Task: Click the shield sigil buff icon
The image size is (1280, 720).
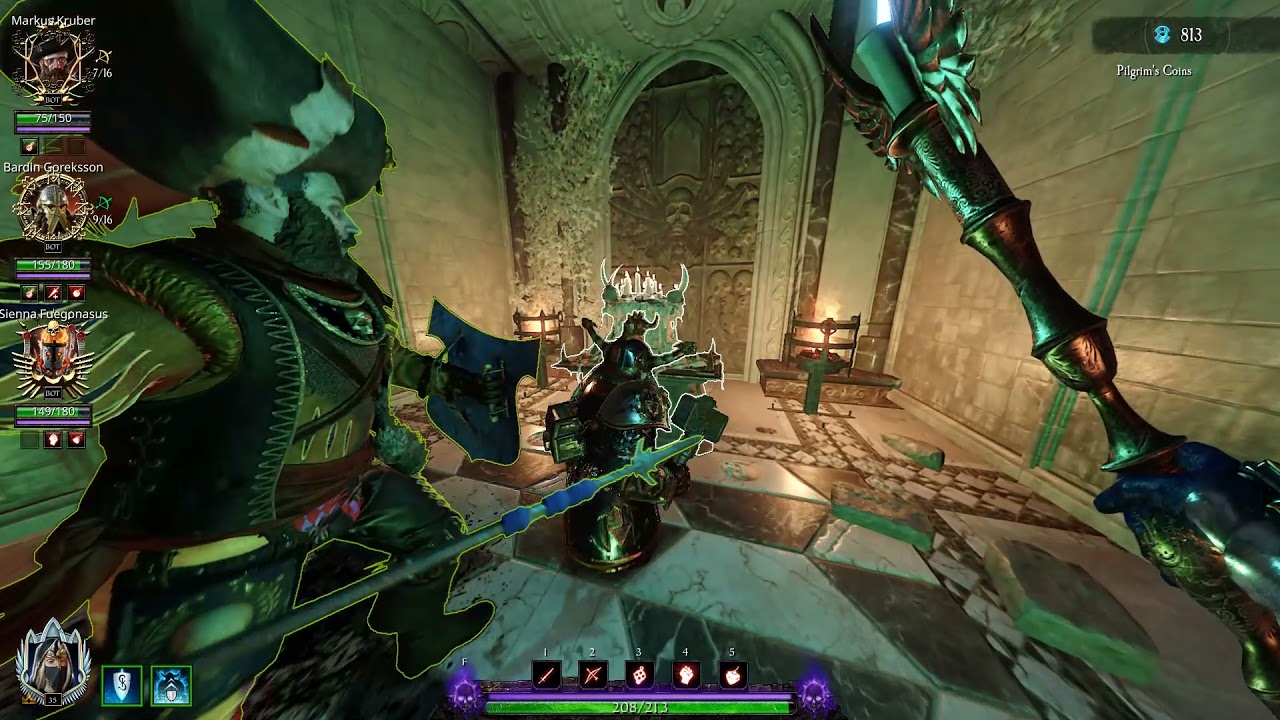Action: (122, 685)
